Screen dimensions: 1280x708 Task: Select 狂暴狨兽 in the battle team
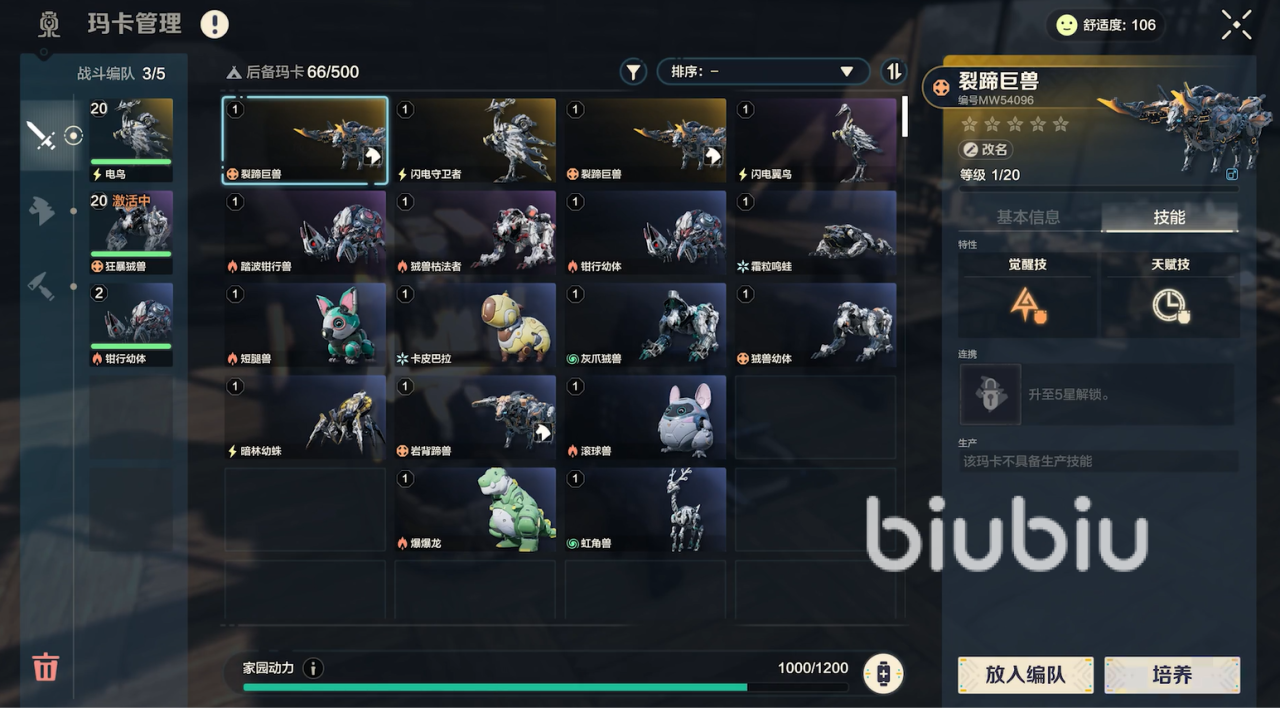pos(131,232)
